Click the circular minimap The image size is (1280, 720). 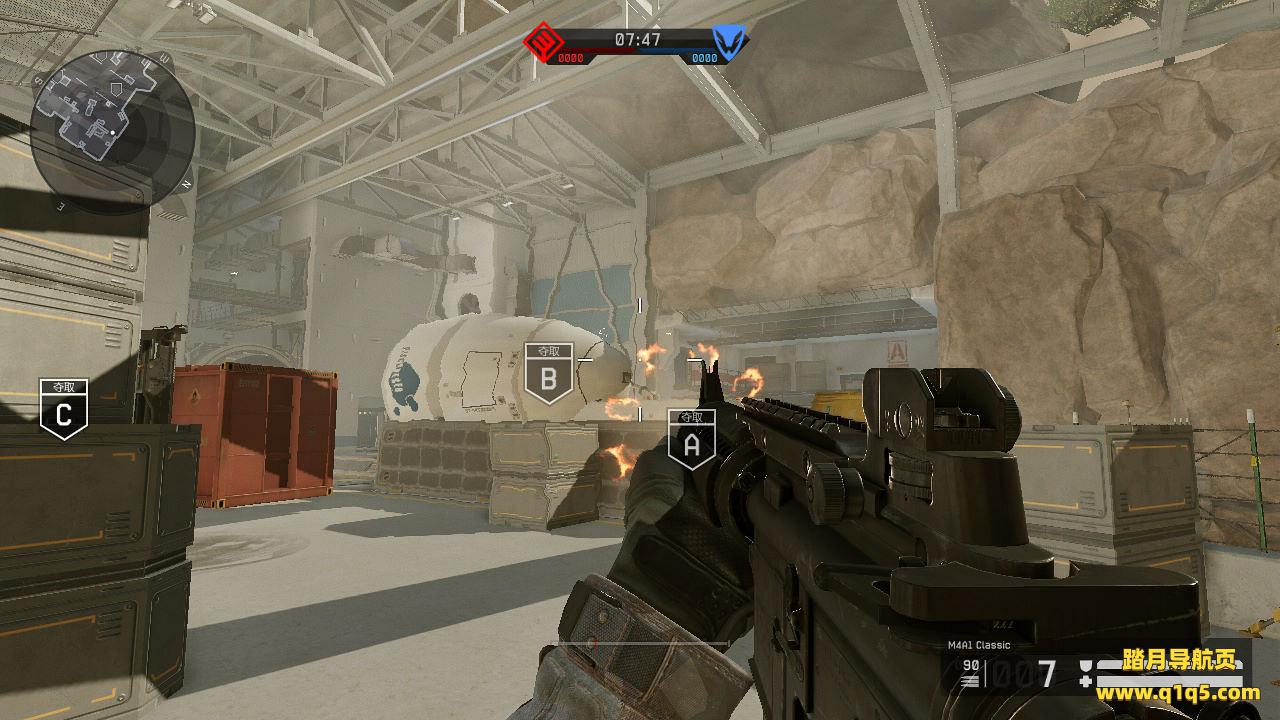pyautogui.click(x=112, y=130)
